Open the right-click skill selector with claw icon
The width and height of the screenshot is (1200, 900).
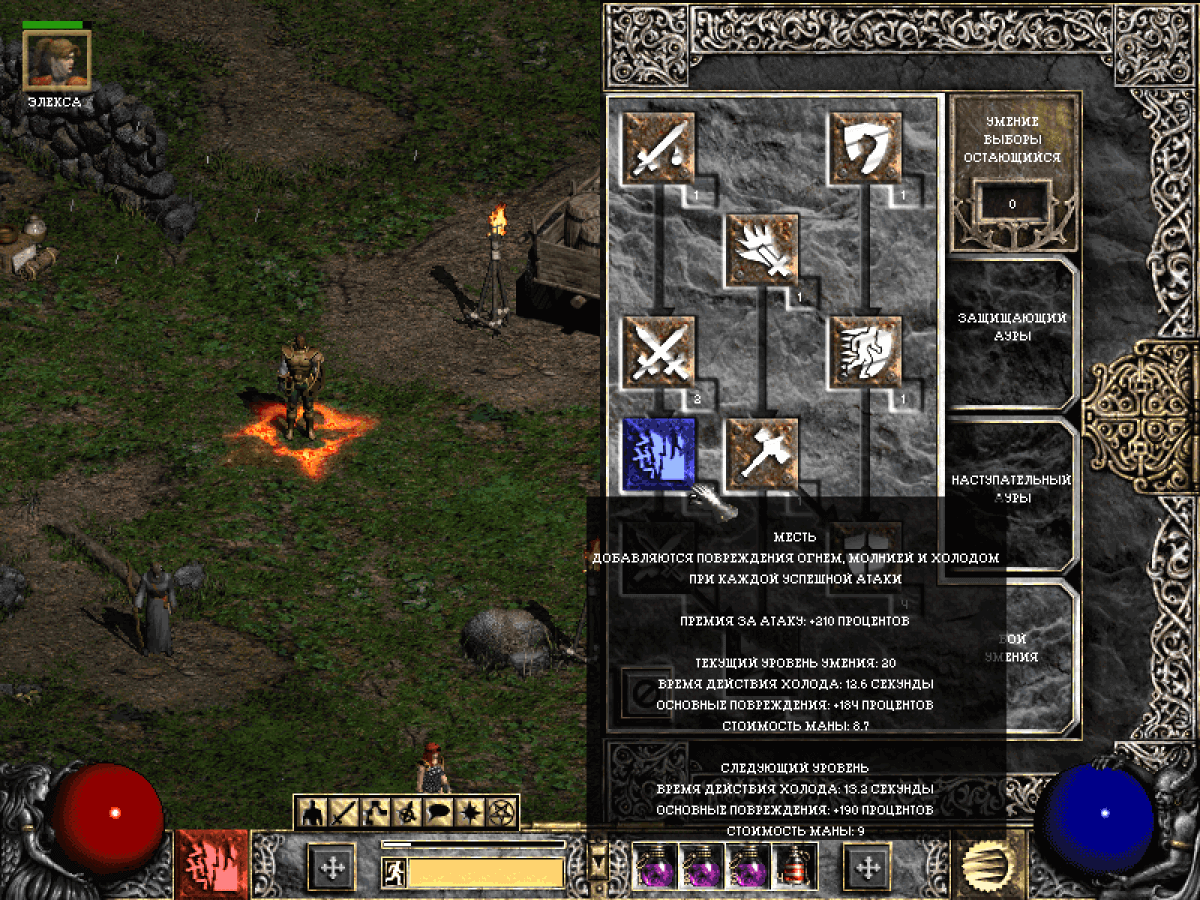click(989, 864)
